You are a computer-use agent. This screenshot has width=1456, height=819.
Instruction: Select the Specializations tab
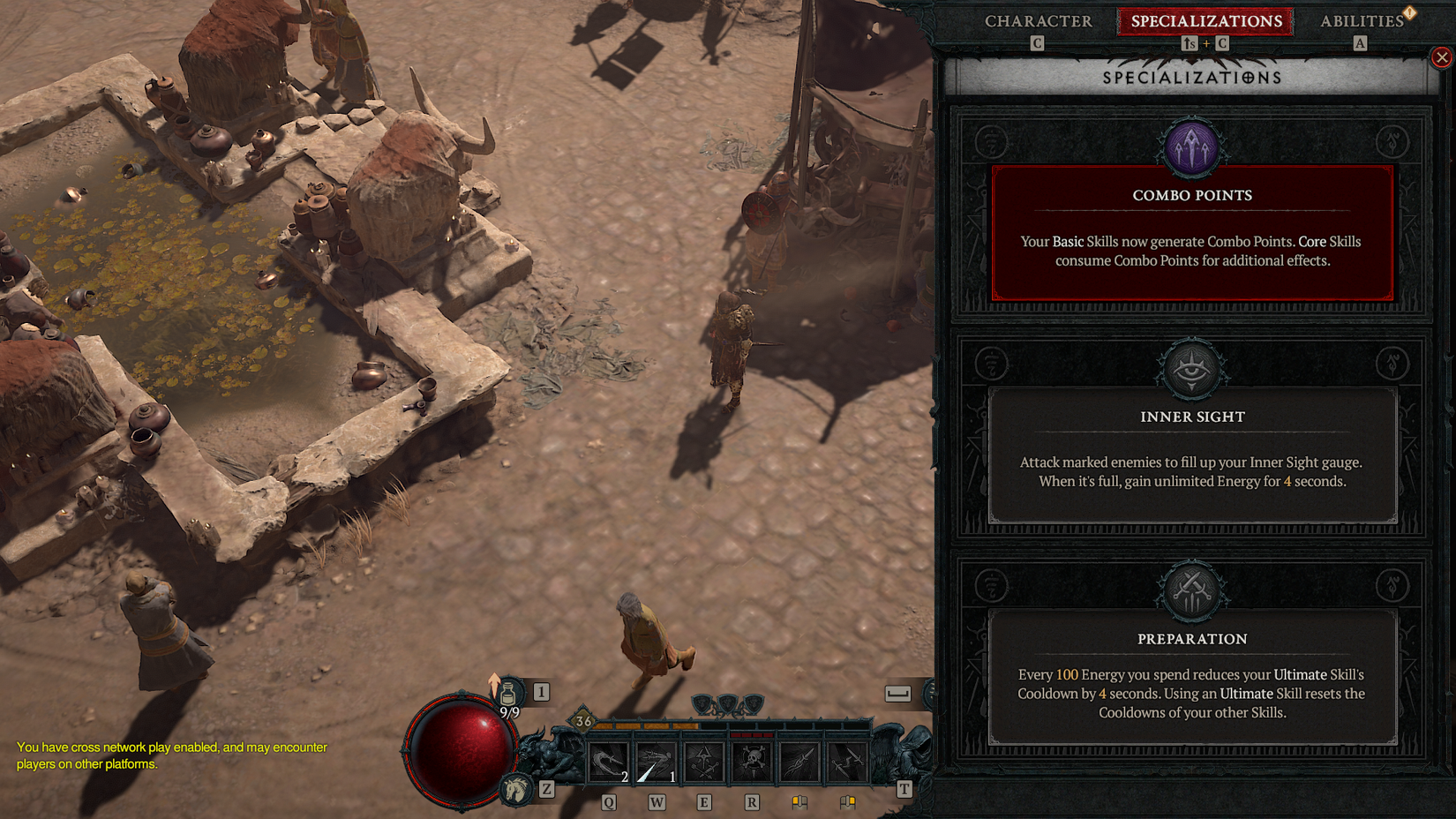coord(1205,21)
